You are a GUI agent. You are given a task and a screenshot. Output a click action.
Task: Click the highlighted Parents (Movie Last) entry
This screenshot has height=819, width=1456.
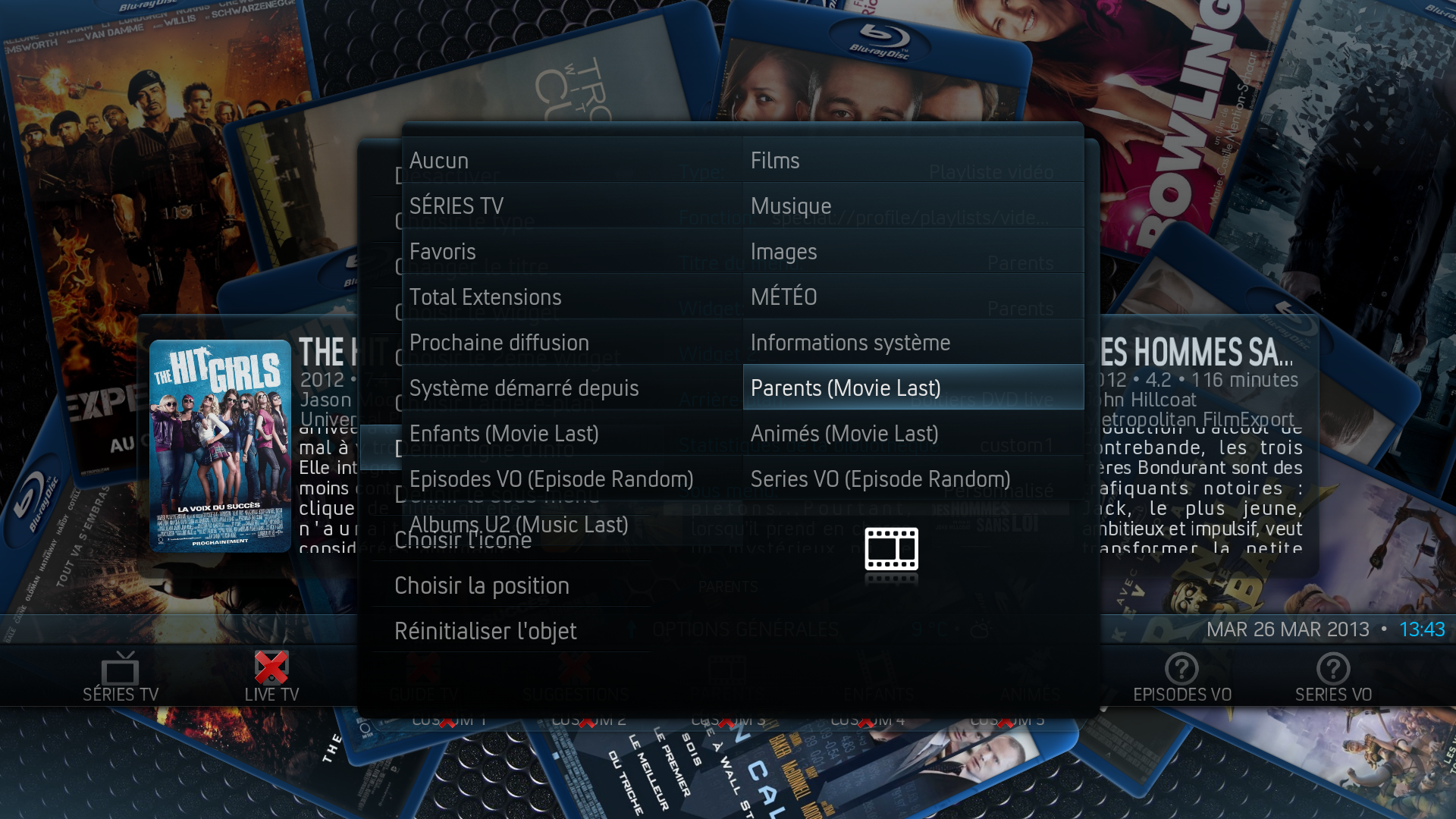point(913,388)
